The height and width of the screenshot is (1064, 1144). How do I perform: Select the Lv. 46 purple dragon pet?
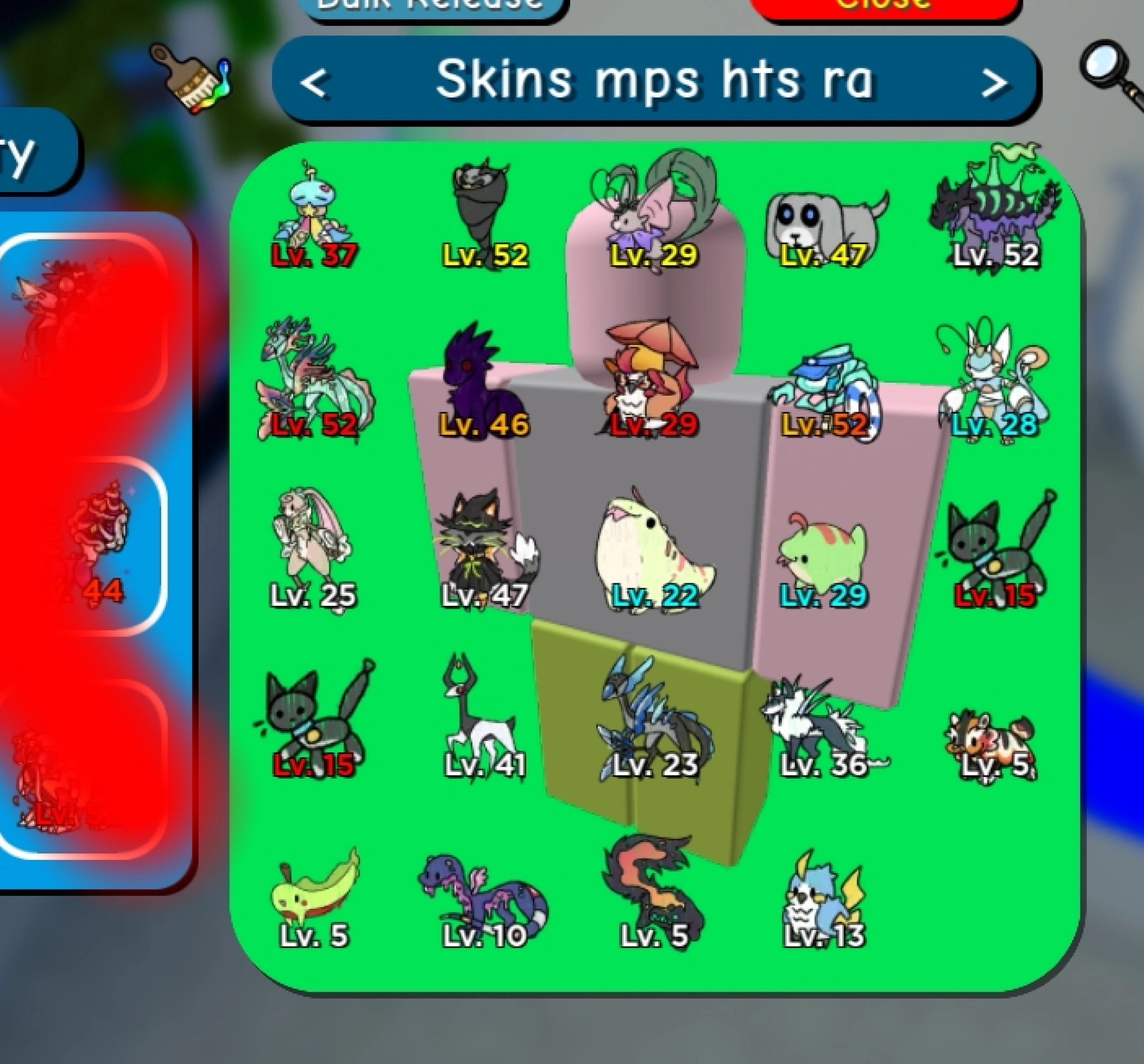point(483,386)
